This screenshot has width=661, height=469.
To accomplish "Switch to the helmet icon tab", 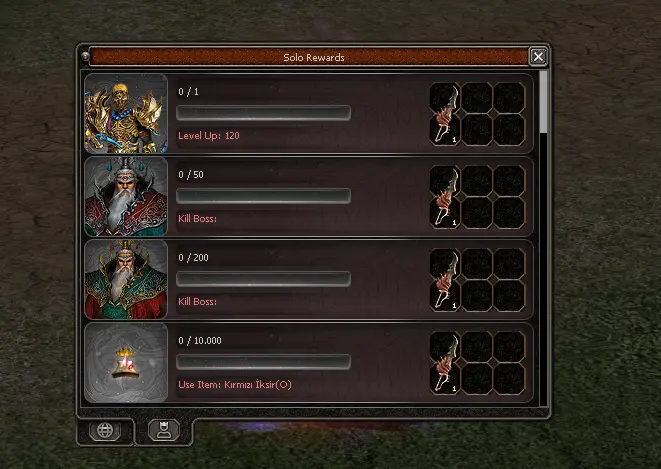I will pos(164,431).
